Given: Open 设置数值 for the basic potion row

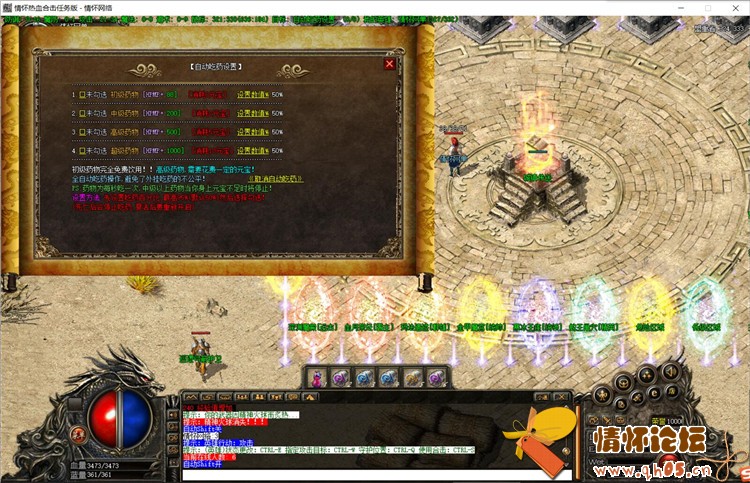Looking at the screenshot, I should pyautogui.click(x=252, y=95).
